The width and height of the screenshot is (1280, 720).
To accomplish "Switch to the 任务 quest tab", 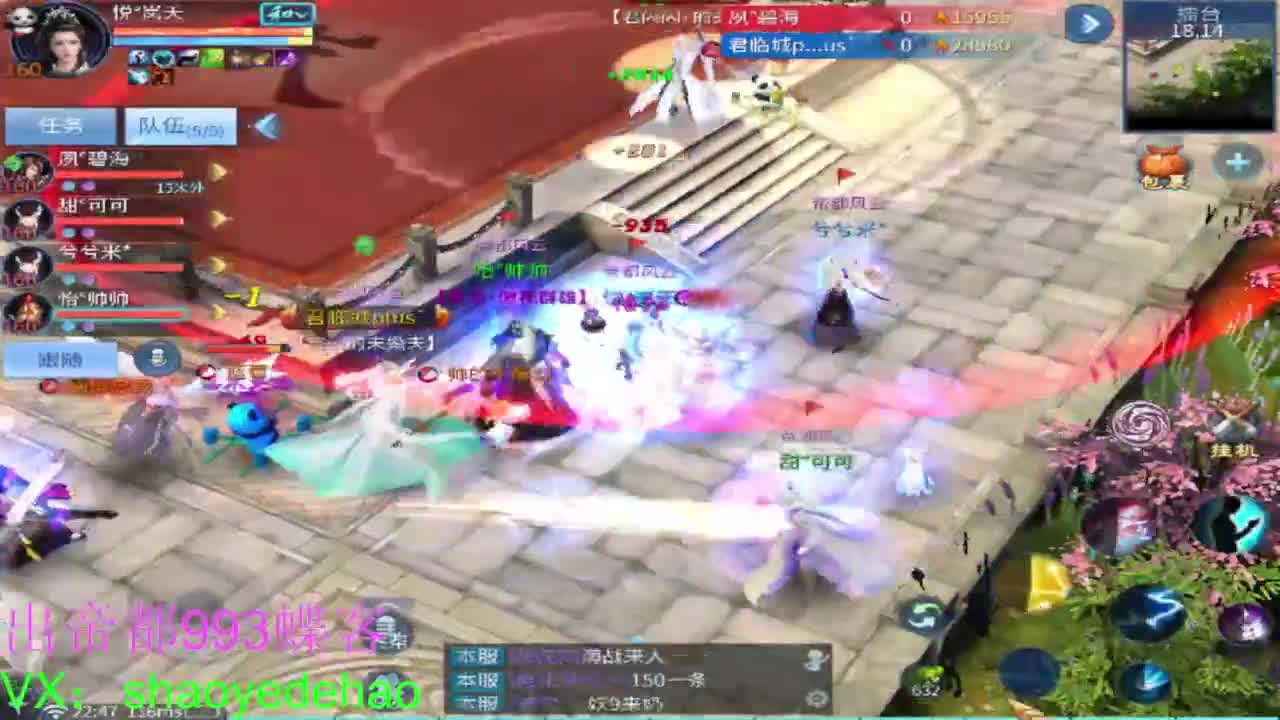I will click(x=62, y=125).
